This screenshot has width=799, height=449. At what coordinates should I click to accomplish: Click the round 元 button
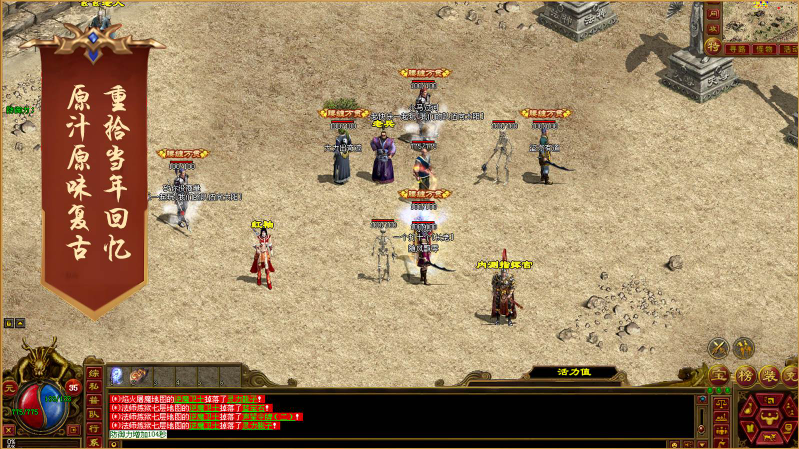click(8, 387)
